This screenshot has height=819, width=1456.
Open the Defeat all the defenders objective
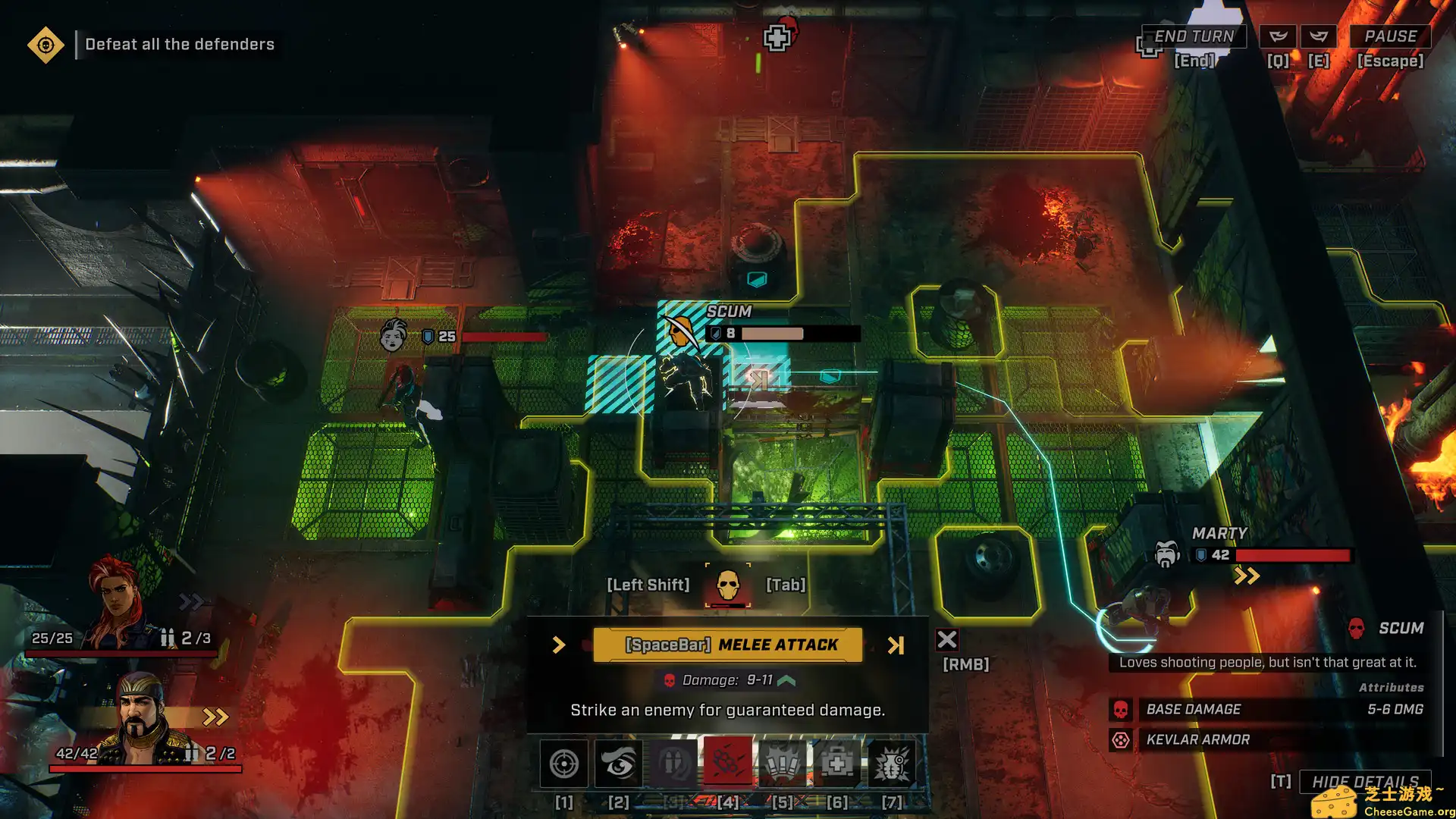pos(45,45)
